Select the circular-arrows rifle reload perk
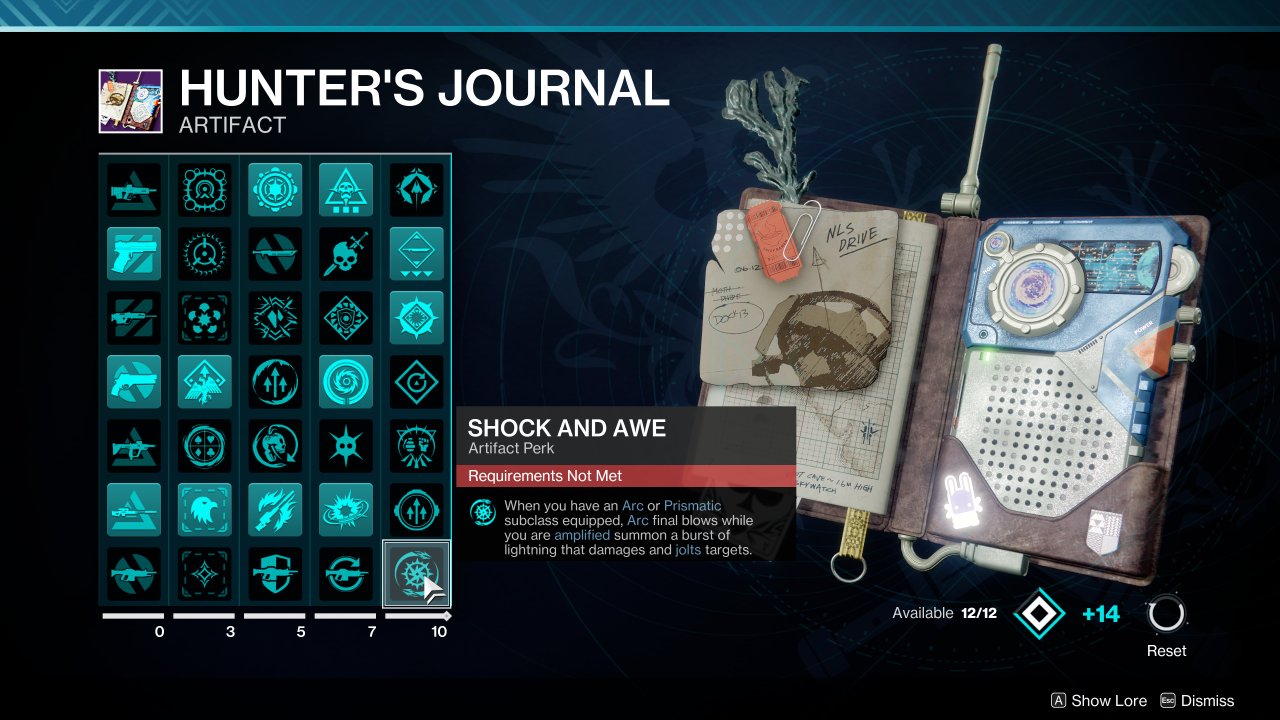 pos(345,573)
